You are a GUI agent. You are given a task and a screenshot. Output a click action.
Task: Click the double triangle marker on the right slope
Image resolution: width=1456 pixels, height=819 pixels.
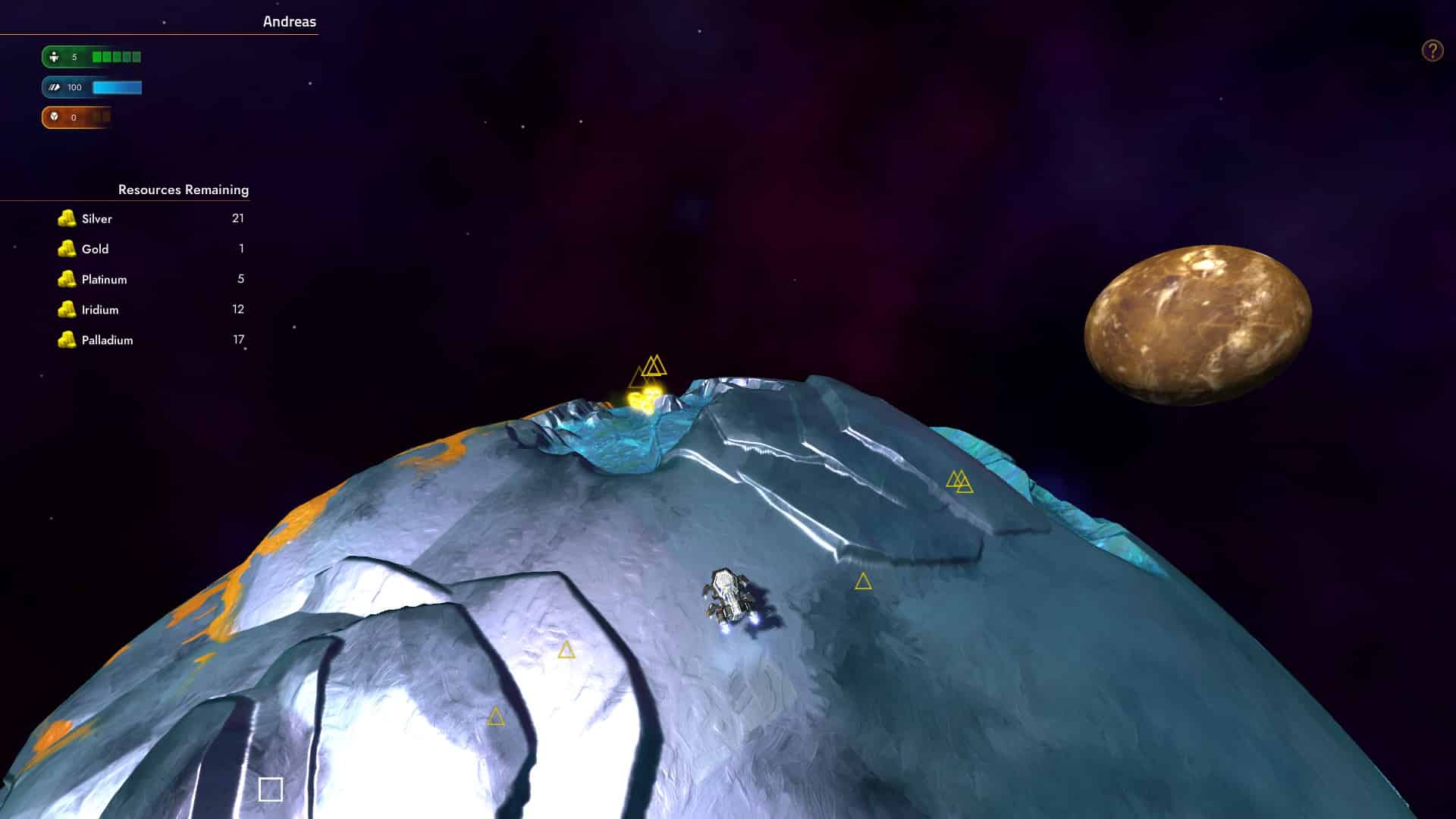pyautogui.click(x=959, y=480)
